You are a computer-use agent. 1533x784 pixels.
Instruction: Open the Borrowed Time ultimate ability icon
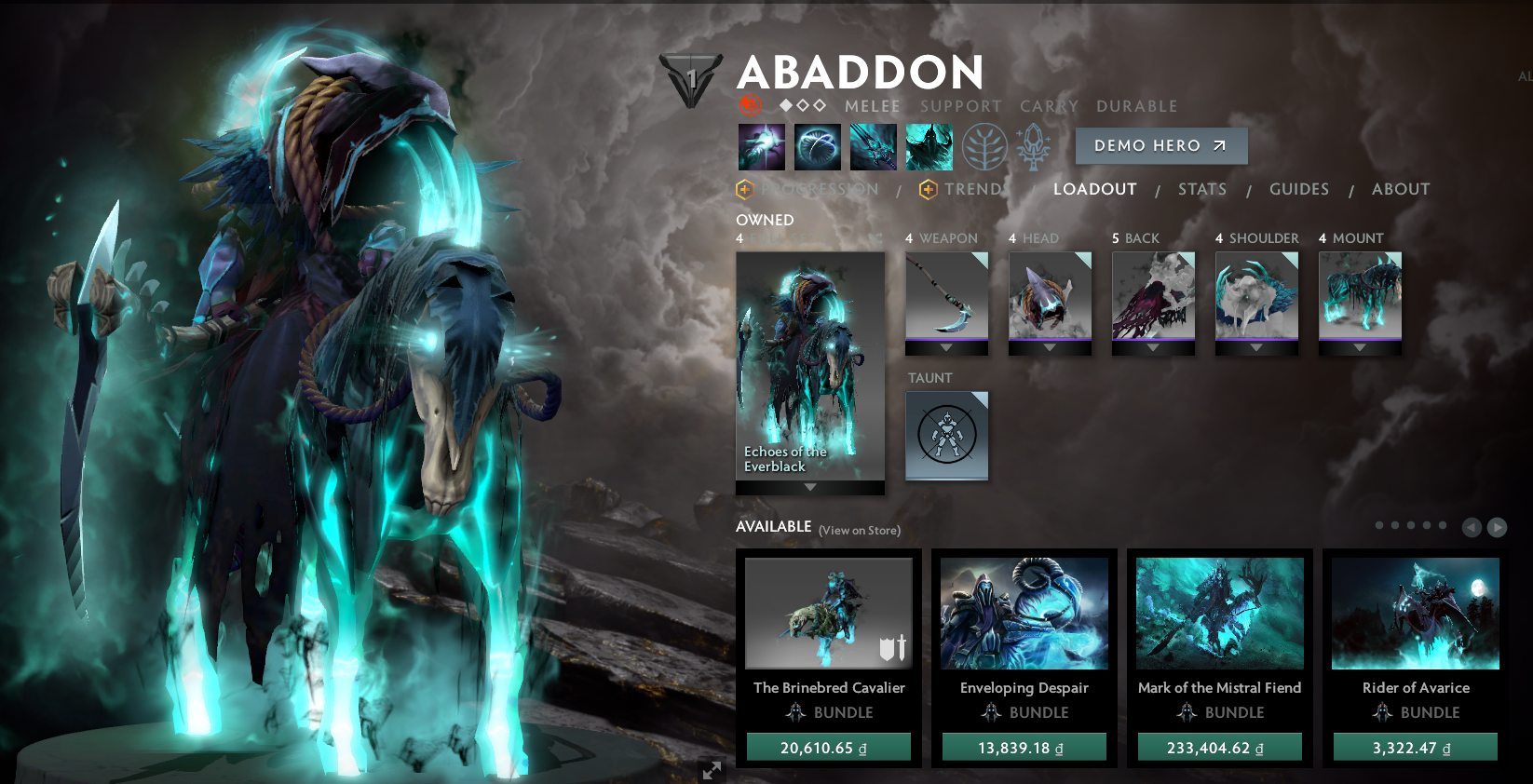pyautogui.click(x=929, y=146)
